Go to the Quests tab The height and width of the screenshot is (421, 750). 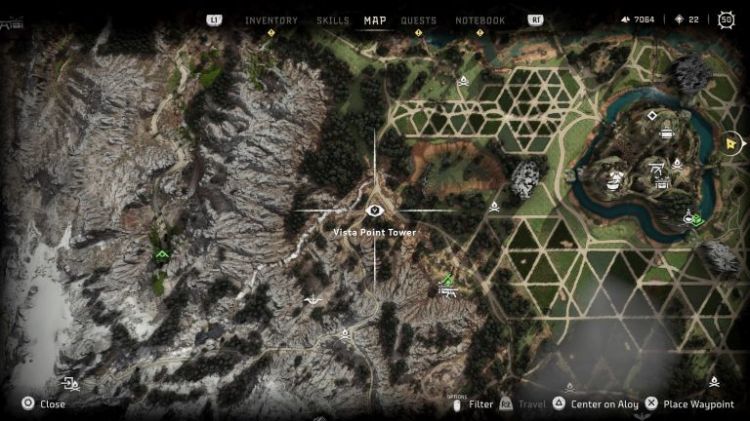point(418,20)
